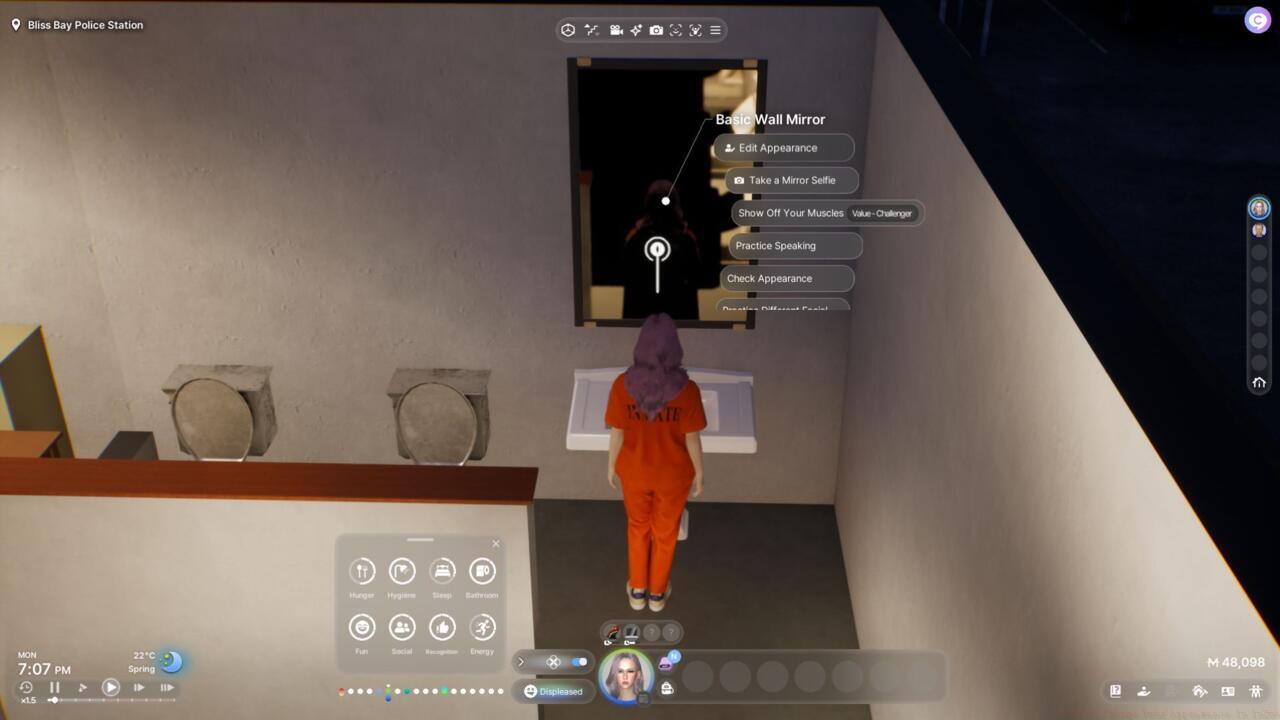The width and height of the screenshot is (1280, 720).
Task: Expand the chevron next to the toggle switch
Action: (521, 661)
